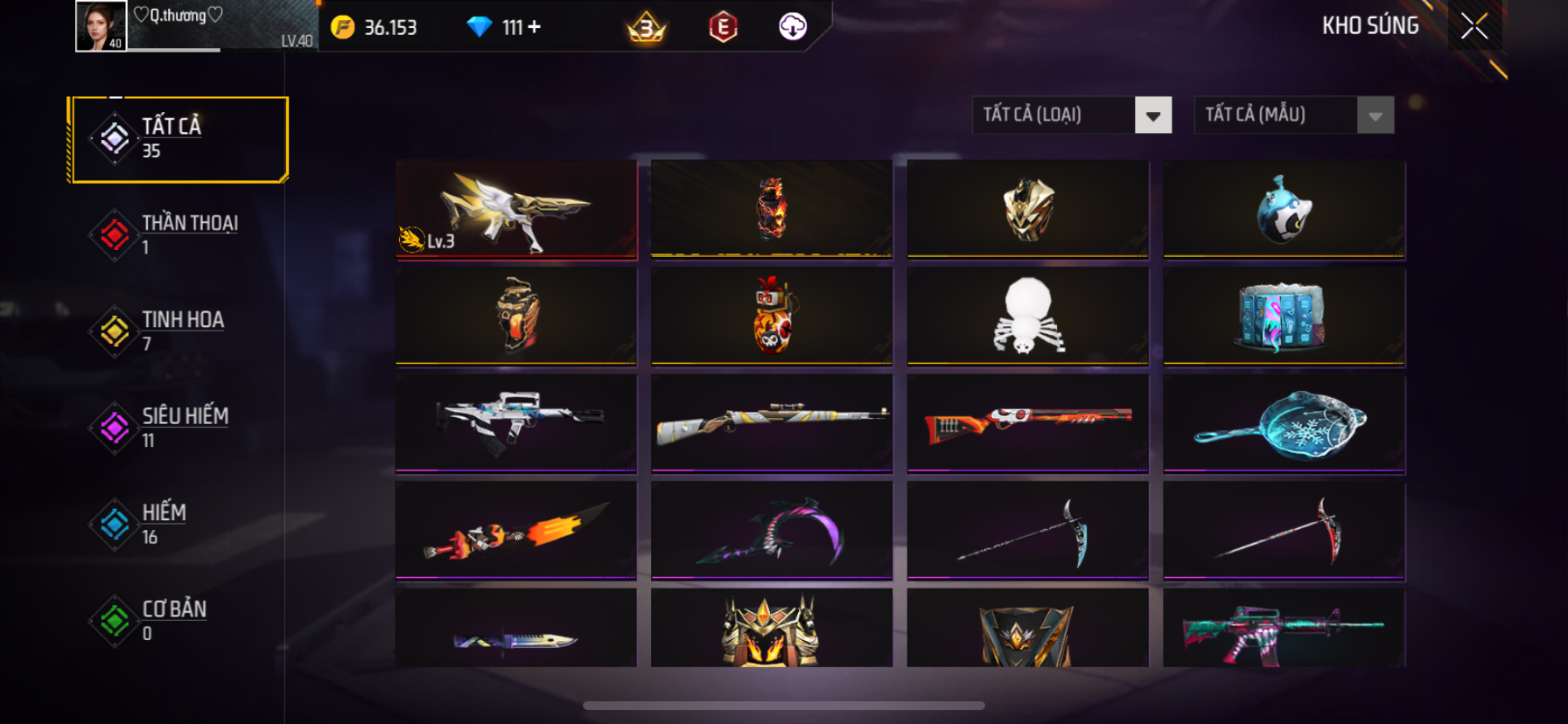1568x724 pixels.
Task: Switch to the Thần Thoại tab
Action: [x=179, y=234]
